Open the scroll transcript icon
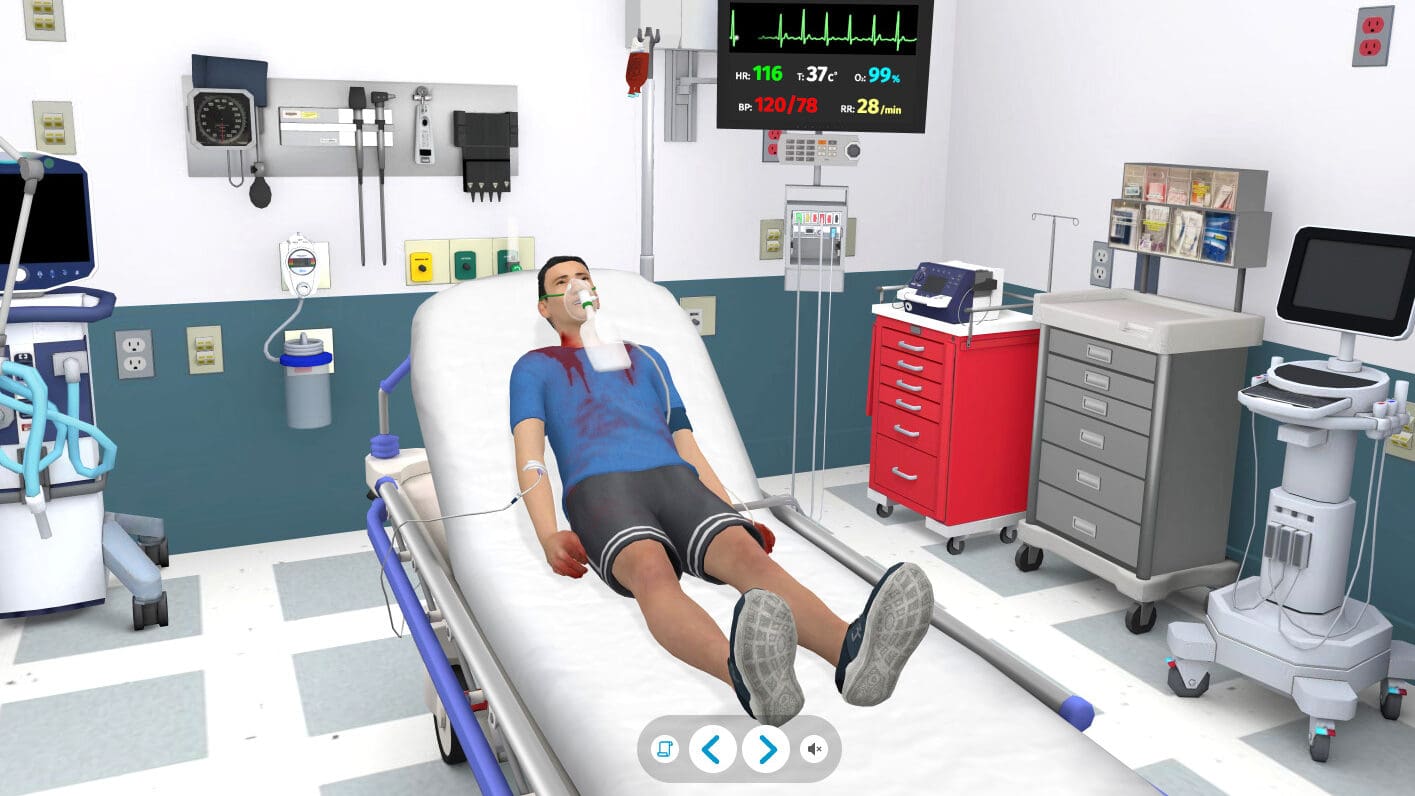1415x796 pixels. (664, 748)
